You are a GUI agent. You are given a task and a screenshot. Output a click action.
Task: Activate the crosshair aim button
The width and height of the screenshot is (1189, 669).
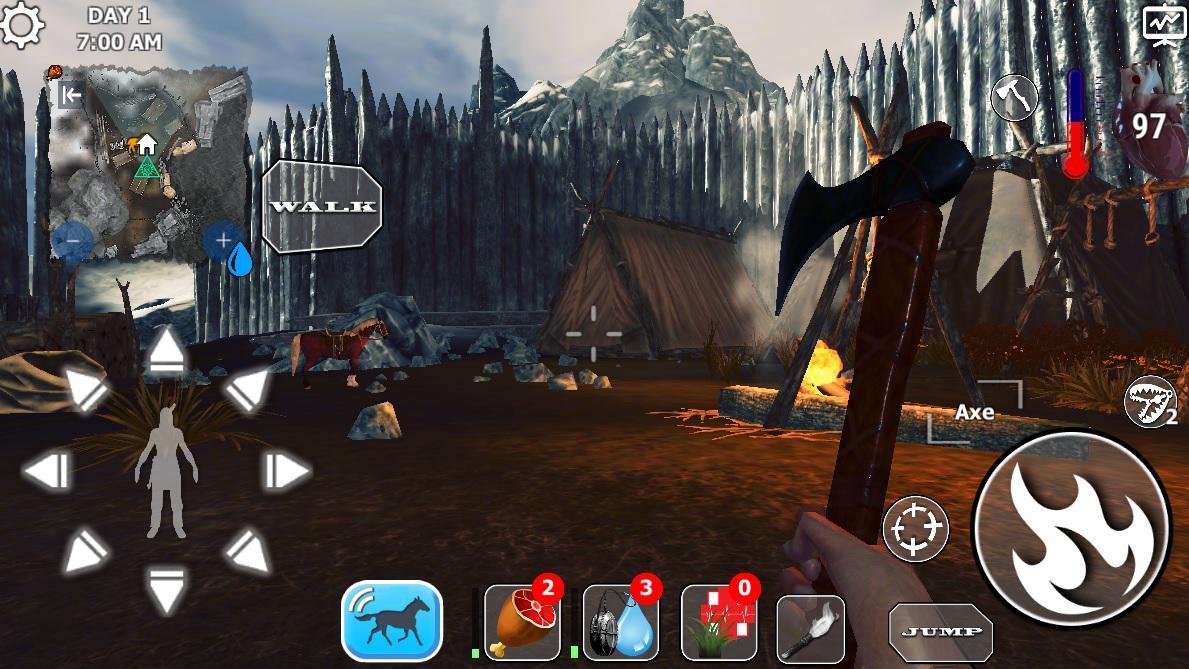tap(916, 528)
